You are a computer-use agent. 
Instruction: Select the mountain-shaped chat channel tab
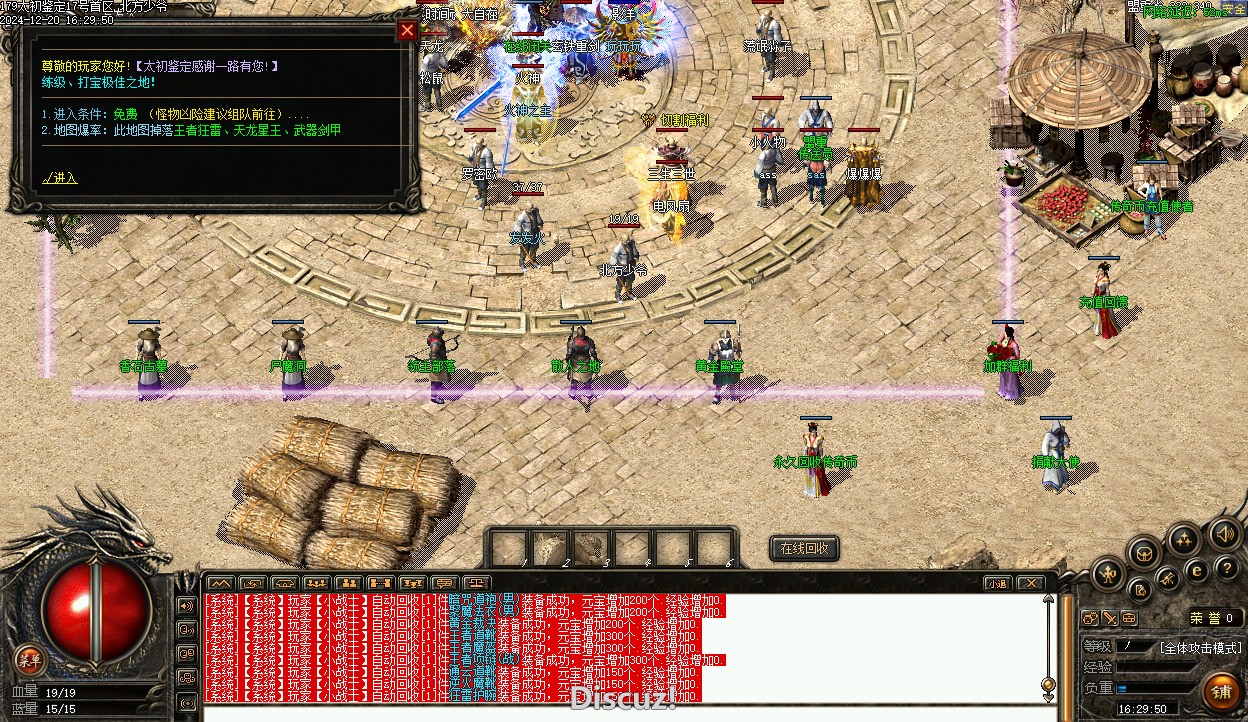pos(220,583)
